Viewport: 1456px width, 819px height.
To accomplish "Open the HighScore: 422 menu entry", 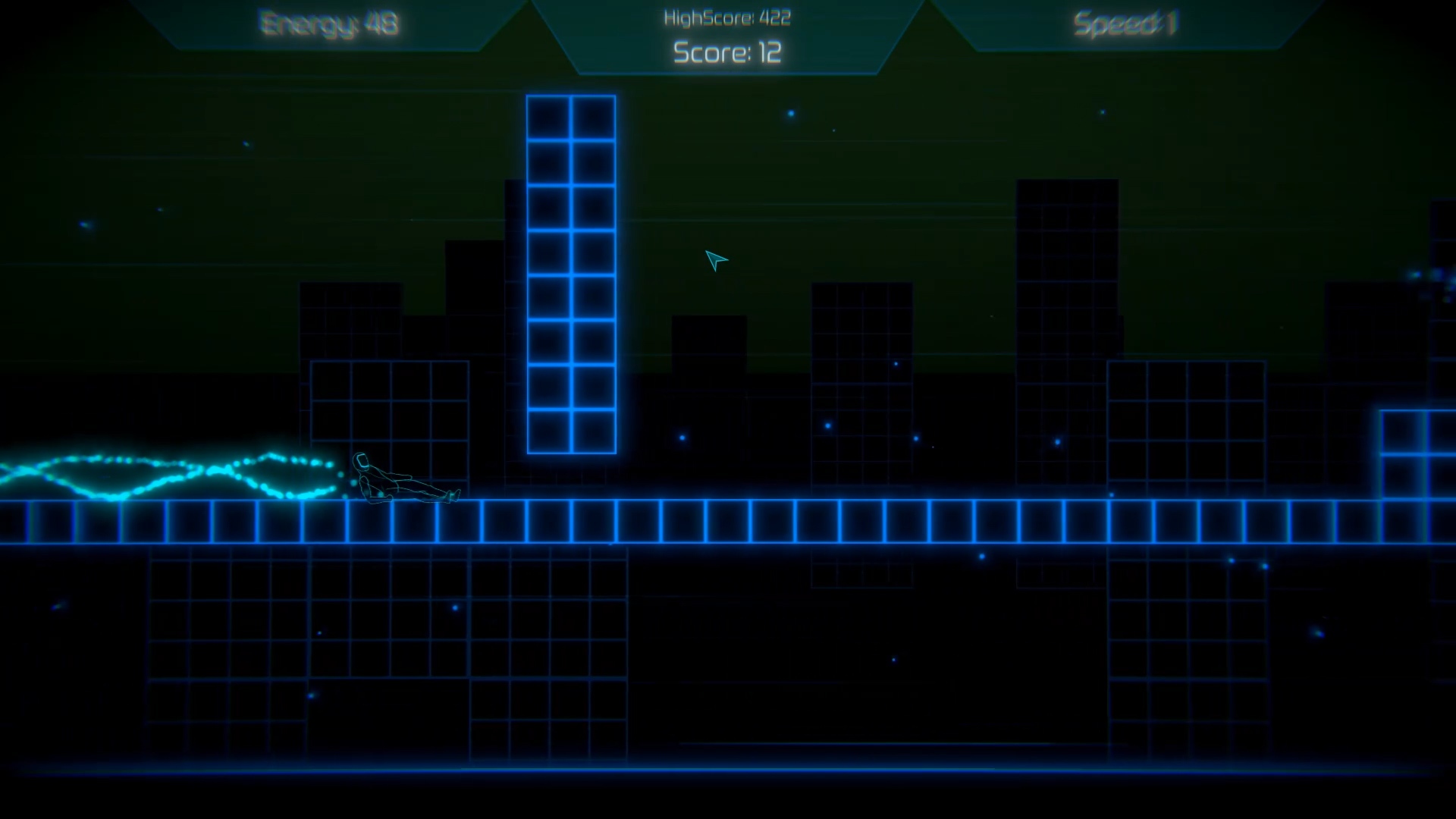I will (726, 17).
